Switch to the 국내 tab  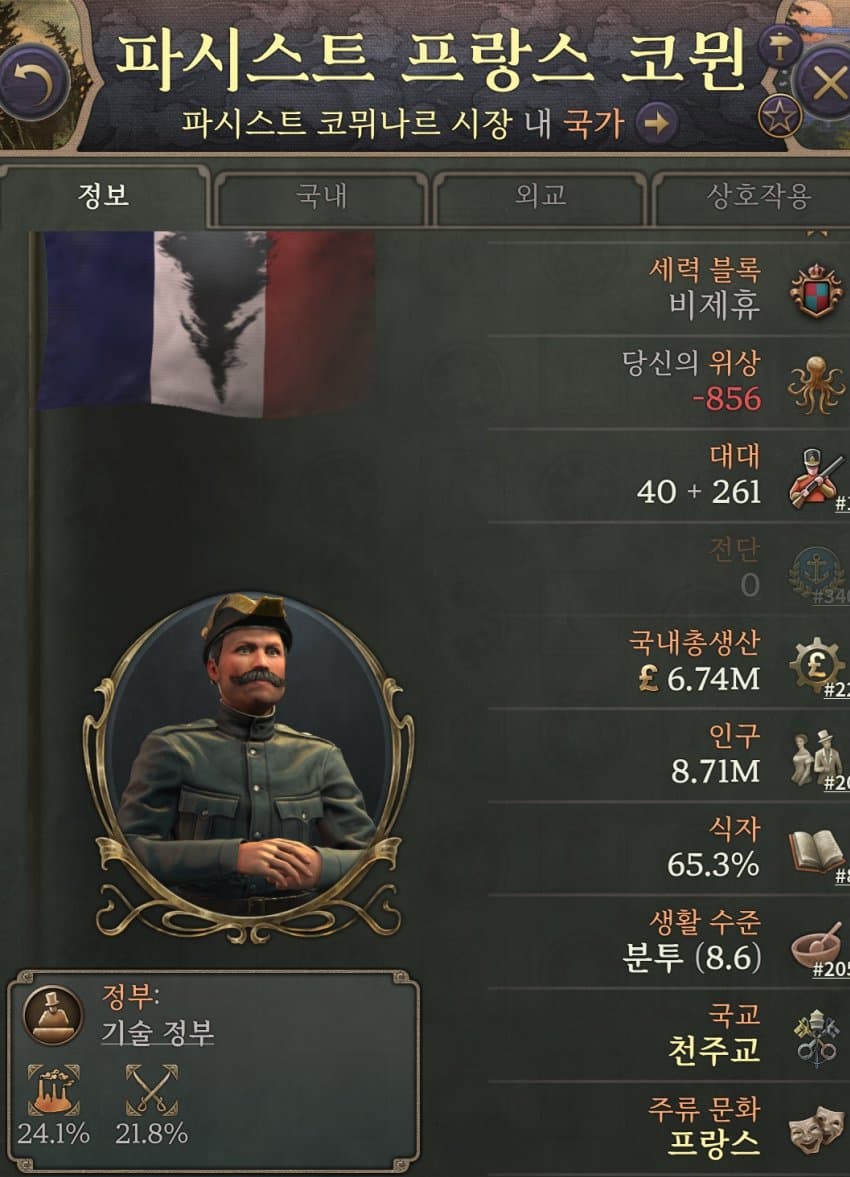pos(321,196)
